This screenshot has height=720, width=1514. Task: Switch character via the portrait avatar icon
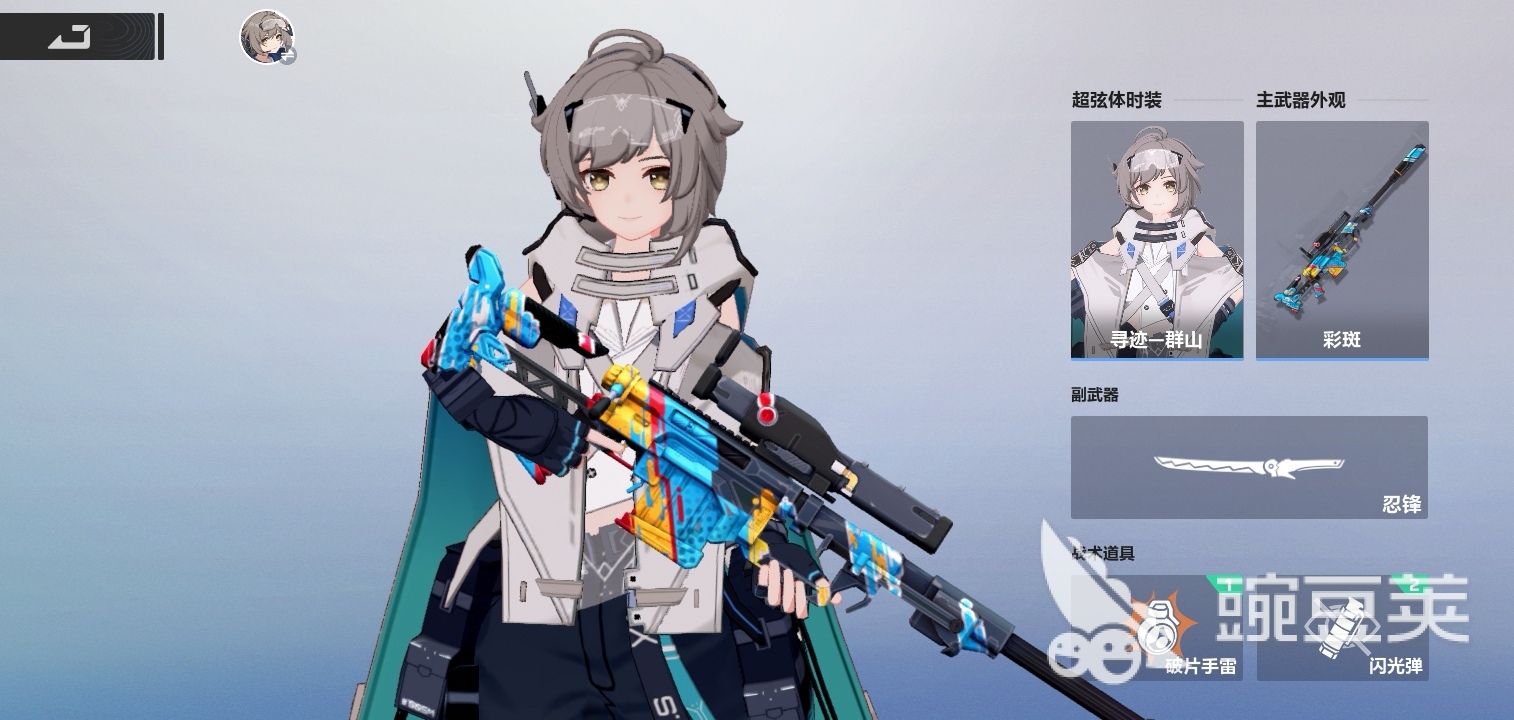point(267,38)
